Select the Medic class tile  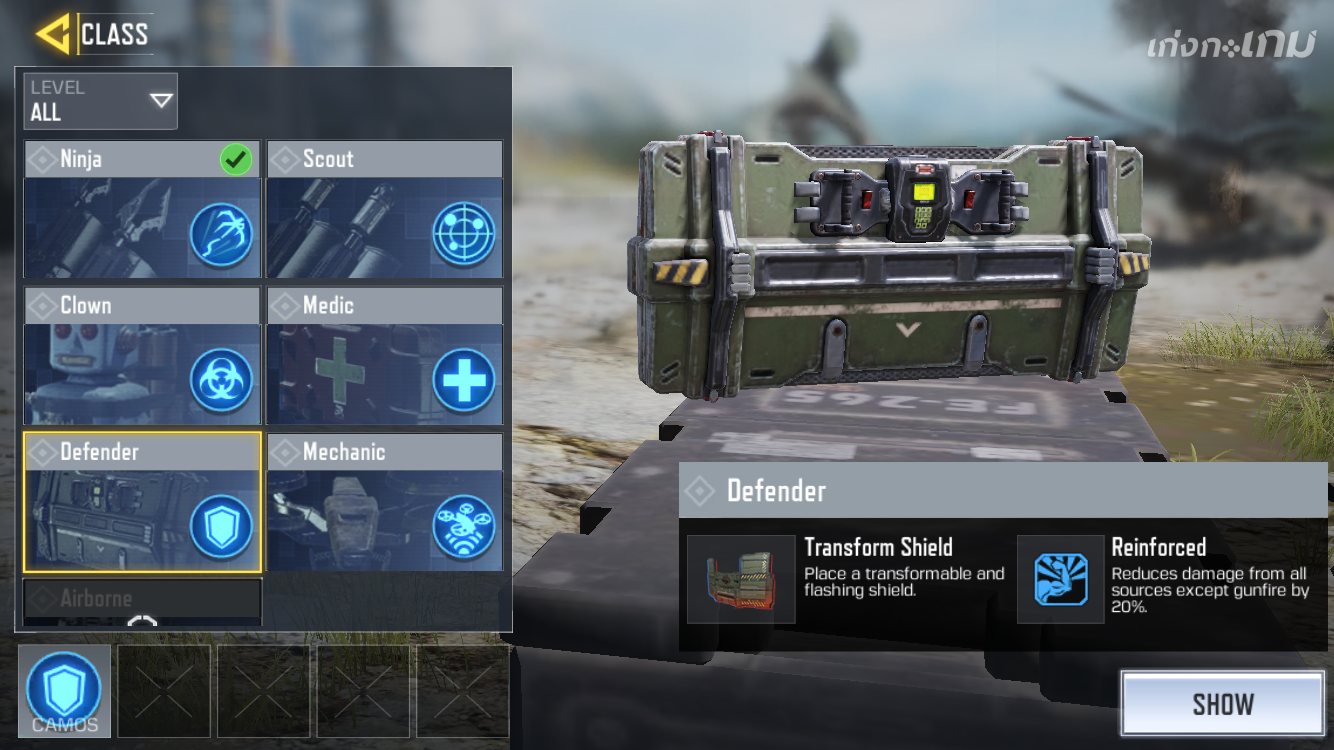[x=385, y=357]
